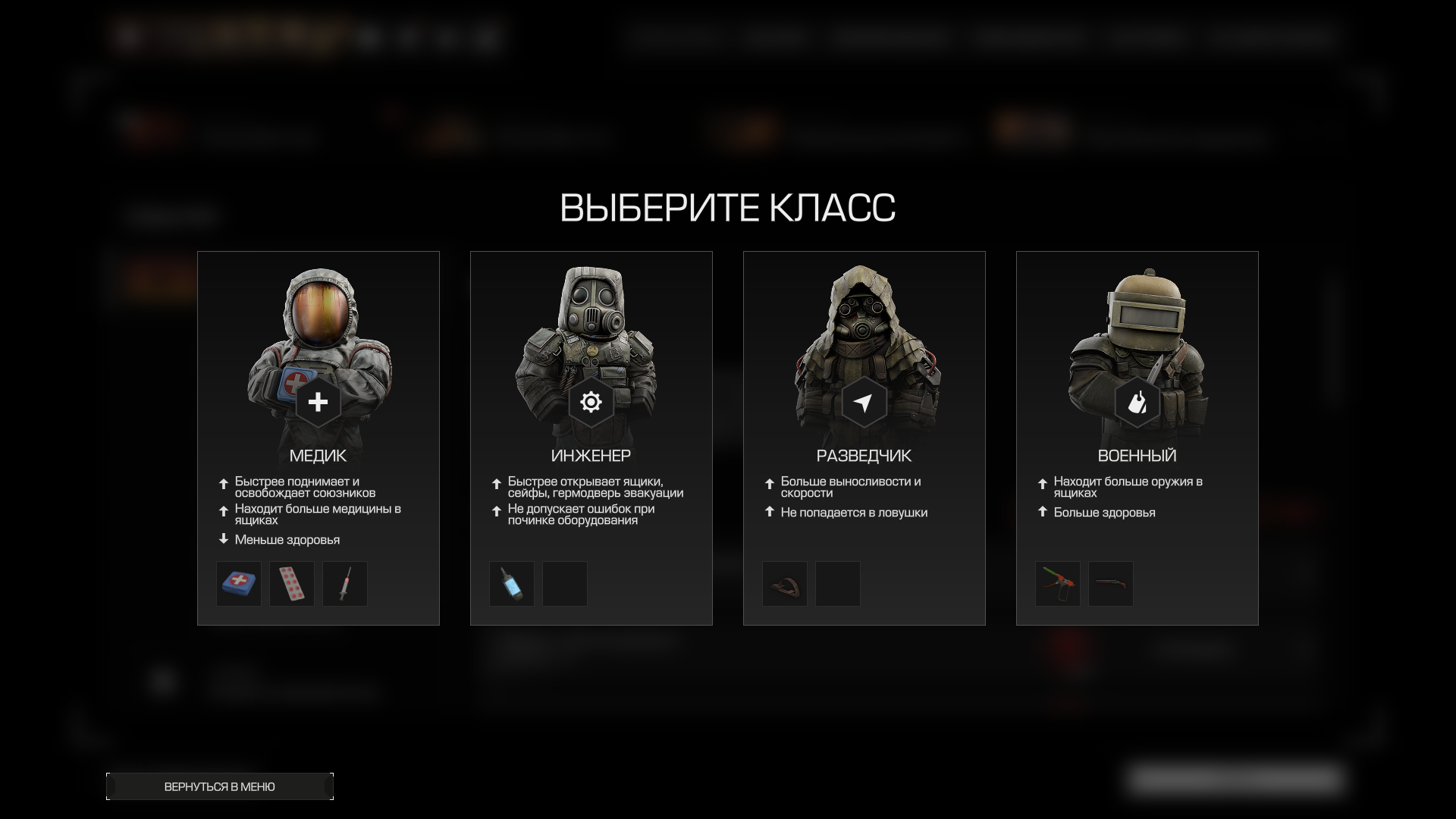Viewport: 1456px width, 819px height.
Task: Click the medic plus hexagon icon
Action: (318, 402)
